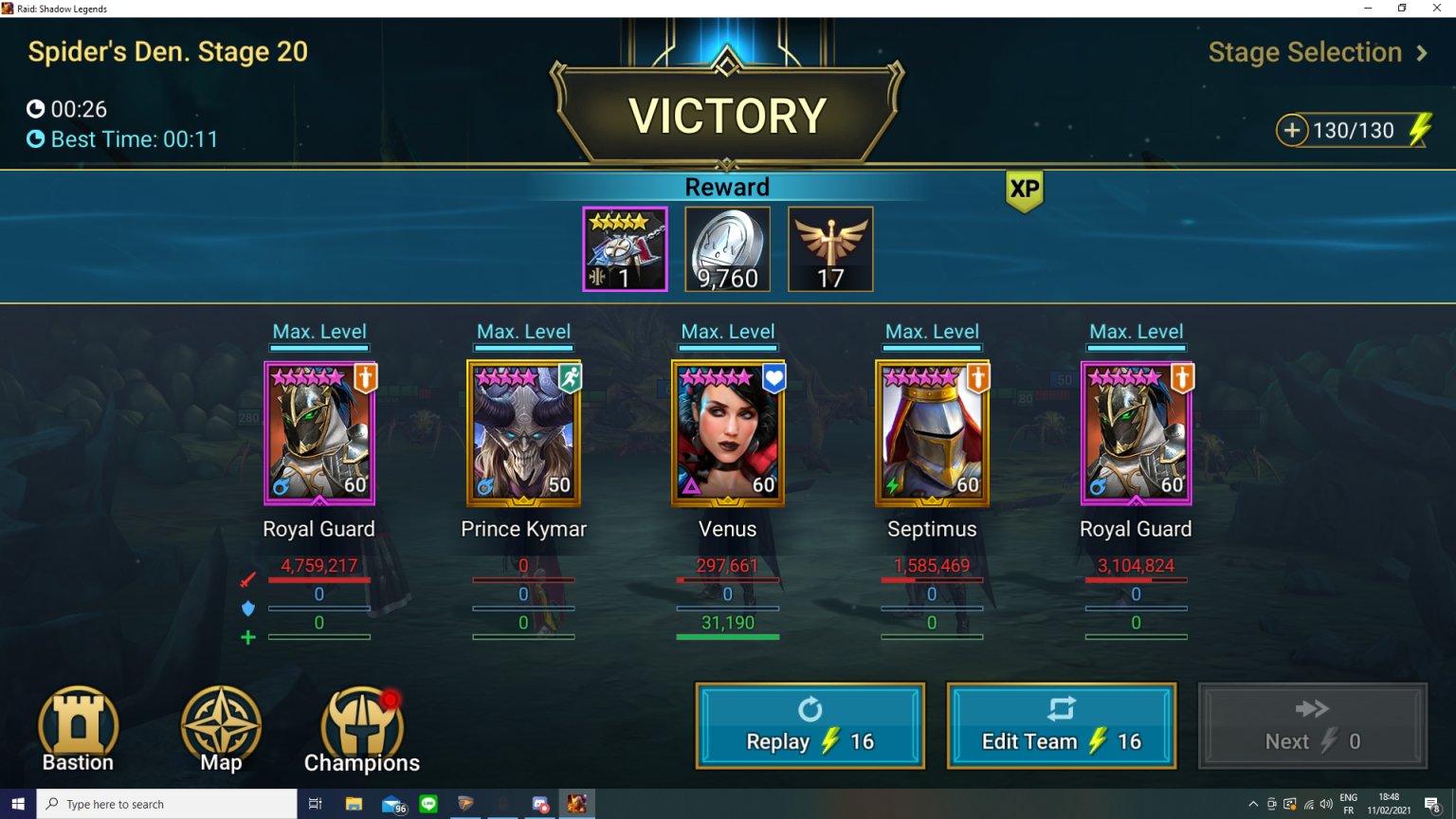This screenshot has height=819, width=1456.
Task: Replay the stage for 16 energy
Action: coord(810,726)
